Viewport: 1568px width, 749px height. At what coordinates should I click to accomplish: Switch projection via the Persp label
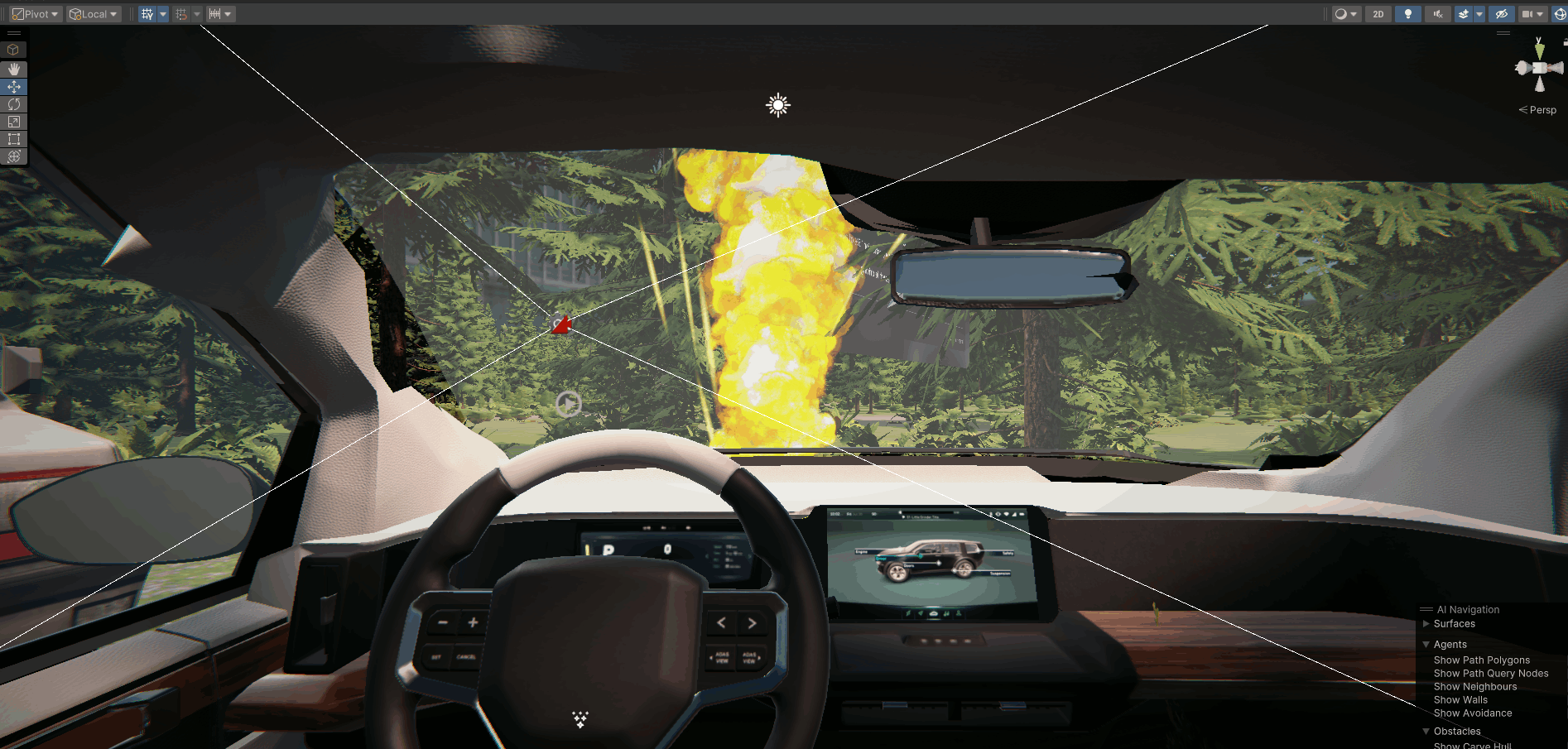pos(1542,110)
